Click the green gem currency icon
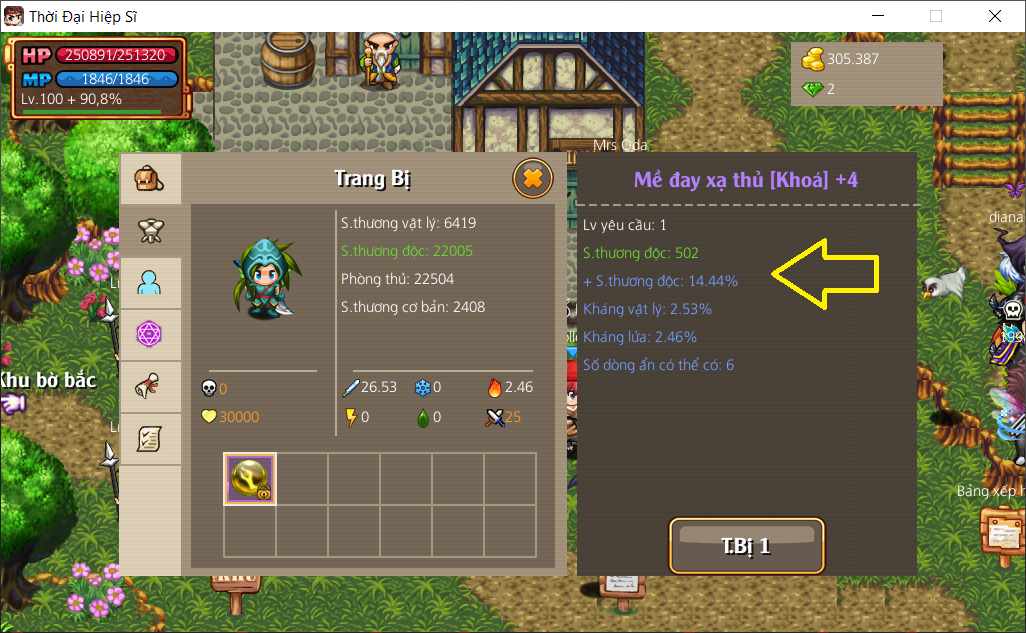1026x633 pixels. [x=812, y=89]
